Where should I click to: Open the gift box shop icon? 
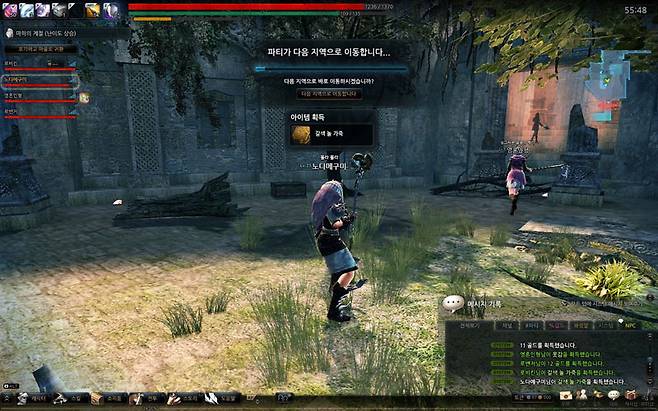click(632, 396)
